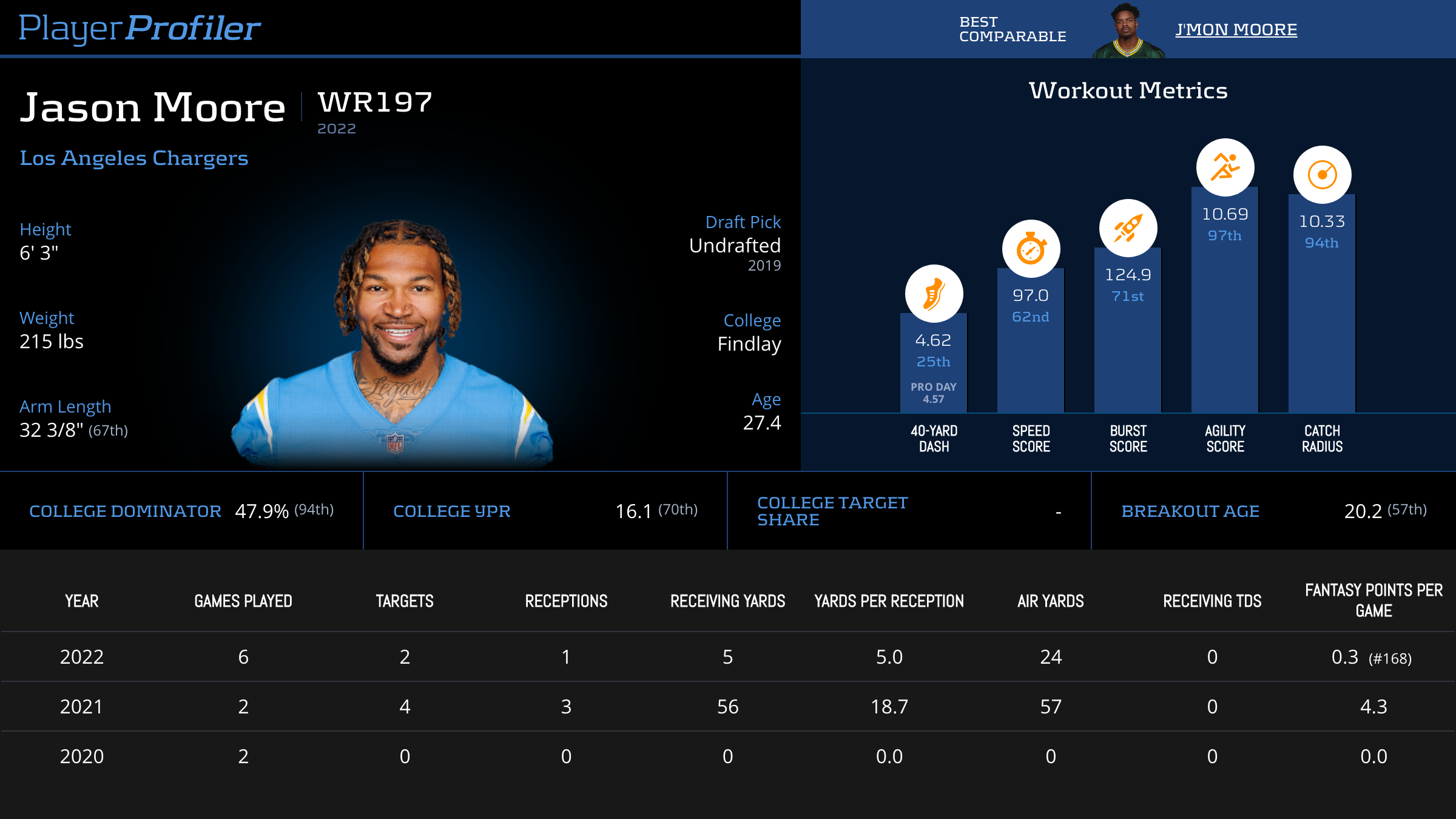This screenshot has width=1456, height=819.
Task: Select the best comparable player headshot
Action: (1127, 32)
